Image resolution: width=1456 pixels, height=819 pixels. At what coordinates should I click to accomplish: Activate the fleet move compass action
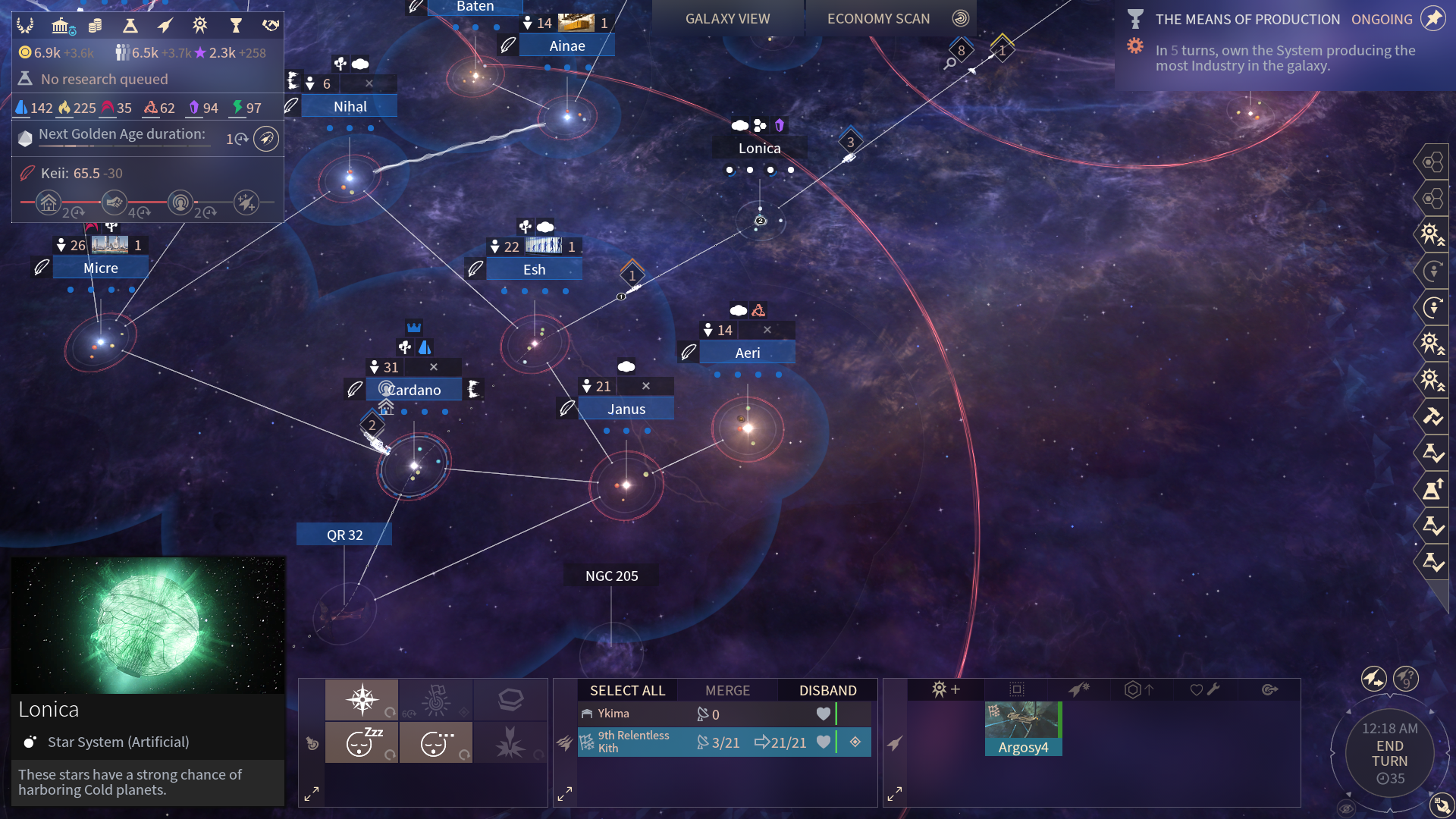(362, 699)
